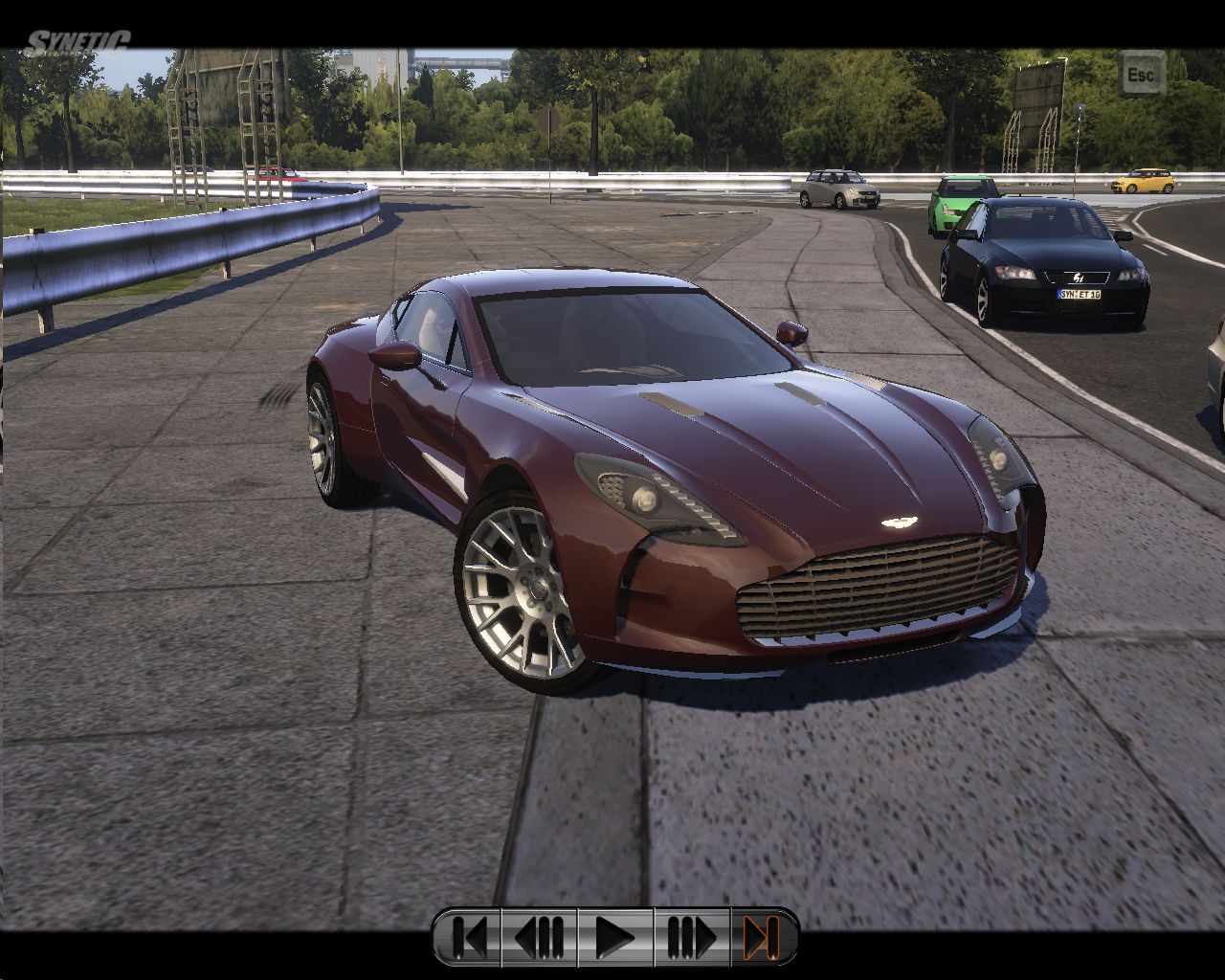
Task: Play the replay
Action: [x=614, y=937]
